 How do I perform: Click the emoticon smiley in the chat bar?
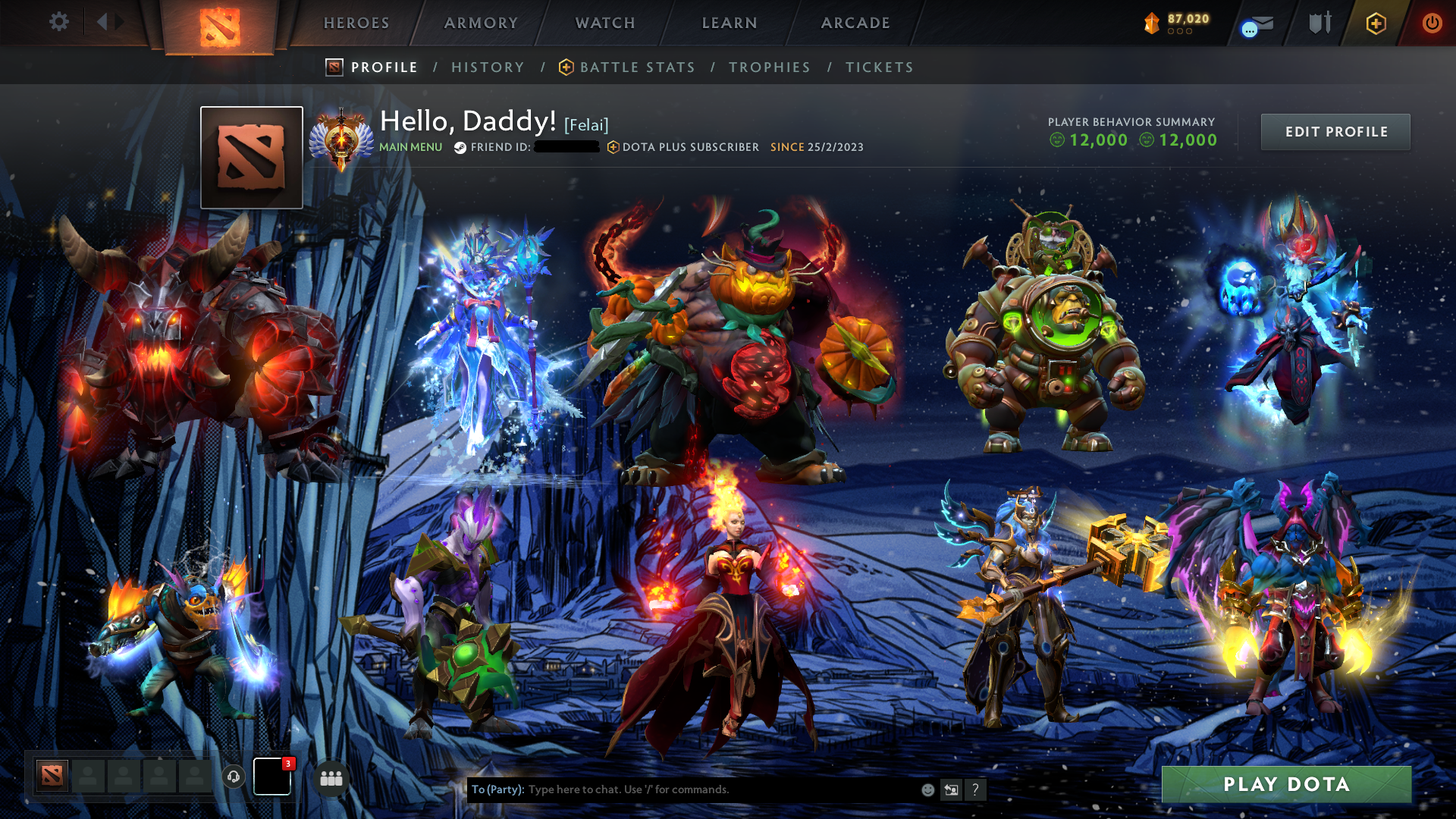pos(927,789)
